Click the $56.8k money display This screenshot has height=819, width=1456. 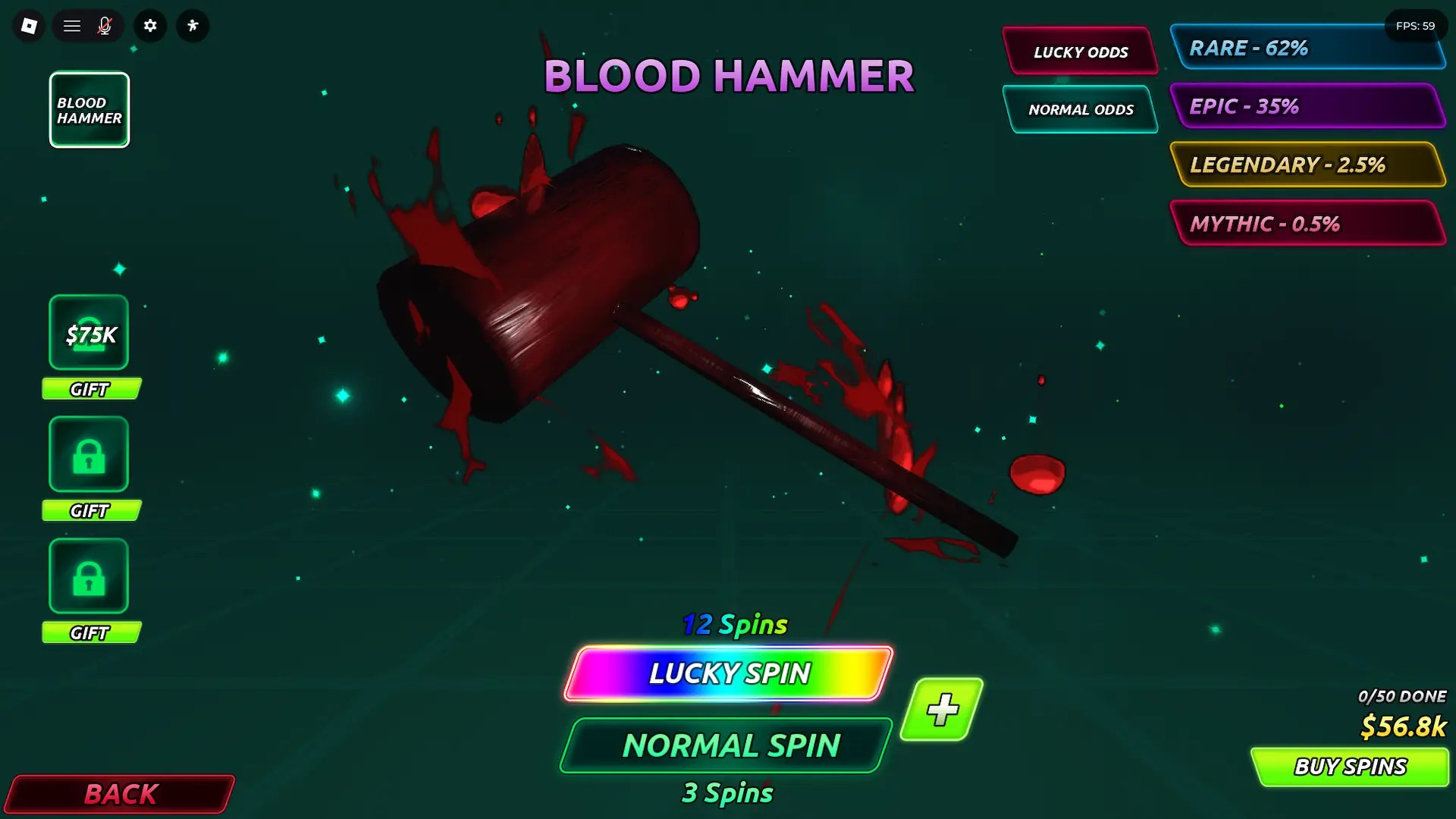pyautogui.click(x=1404, y=726)
